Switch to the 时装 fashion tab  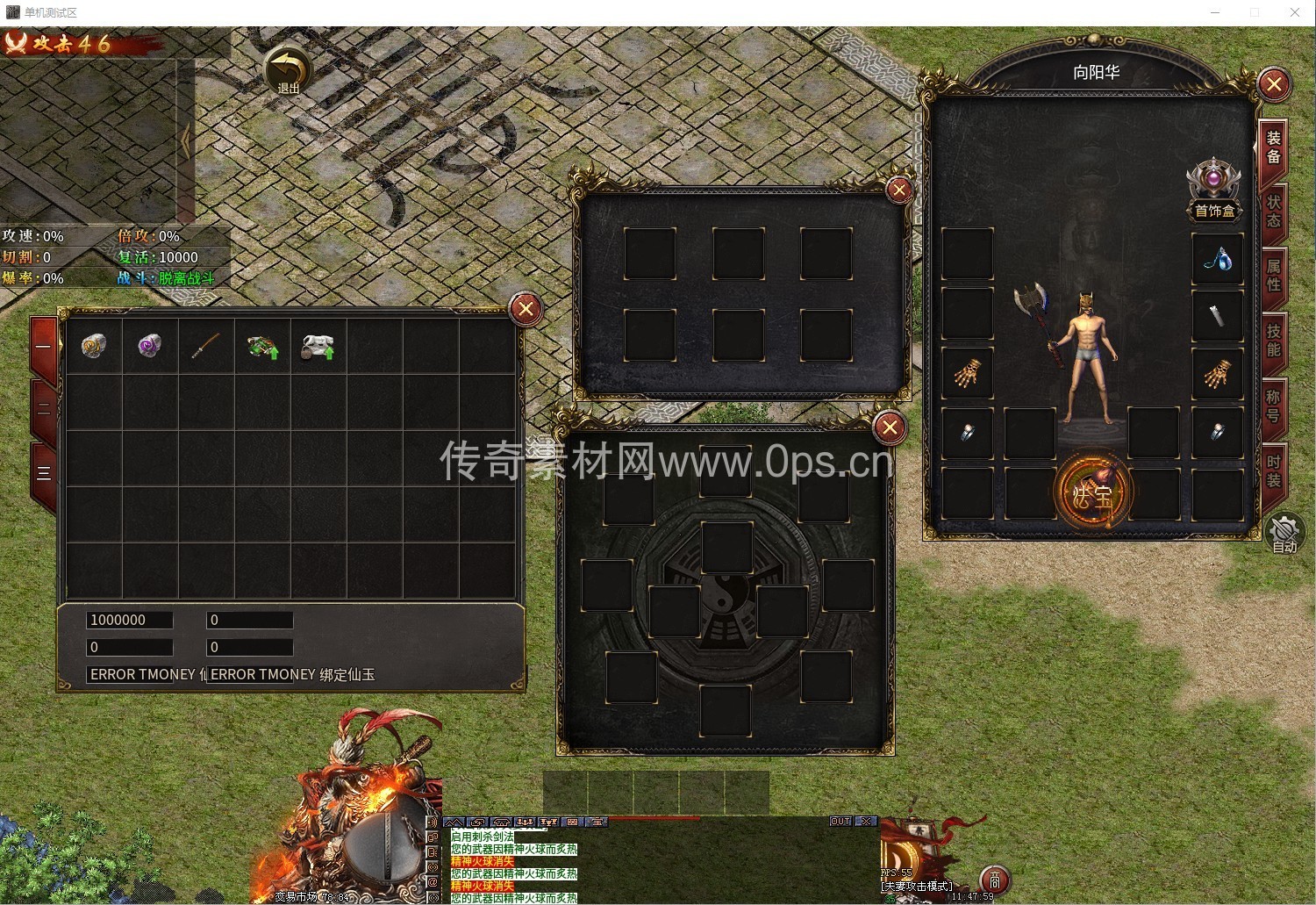click(1273, 470)
